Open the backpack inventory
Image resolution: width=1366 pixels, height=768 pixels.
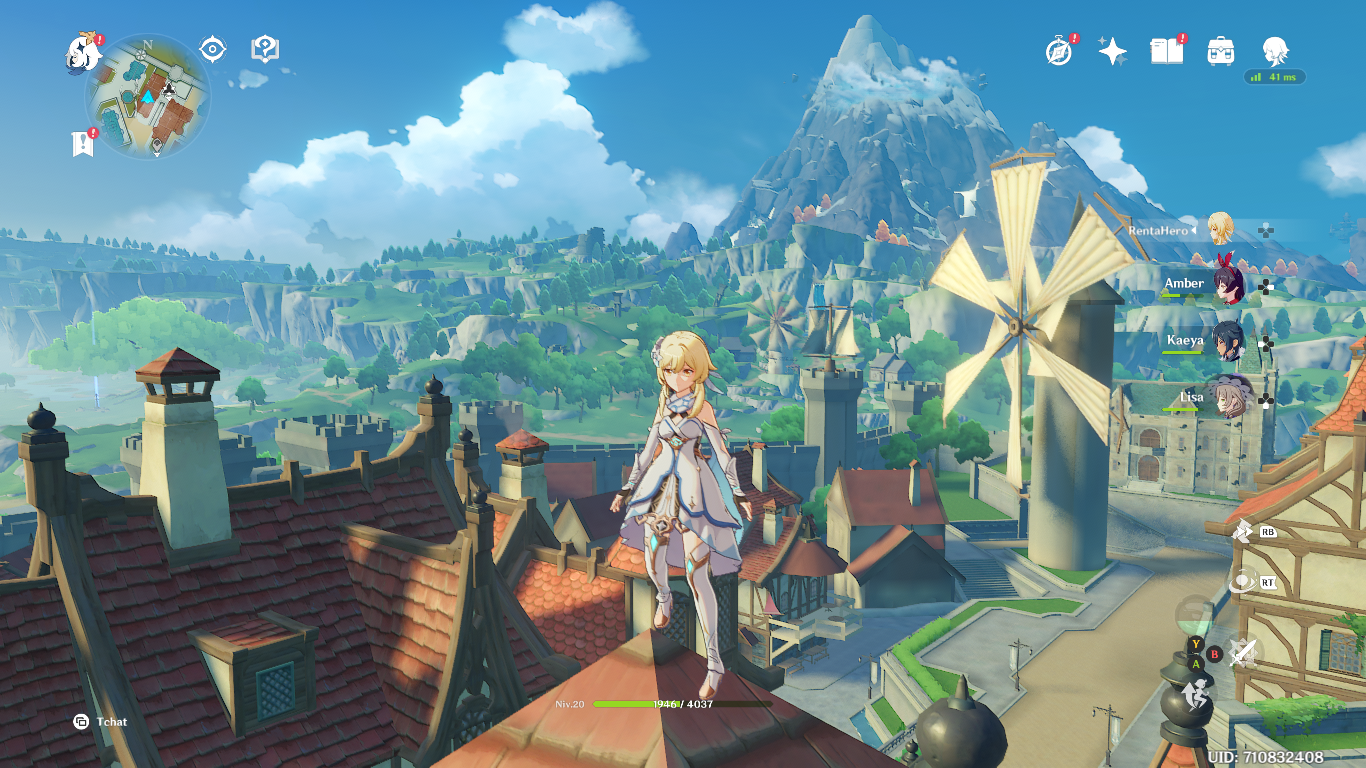(1220, 51)
